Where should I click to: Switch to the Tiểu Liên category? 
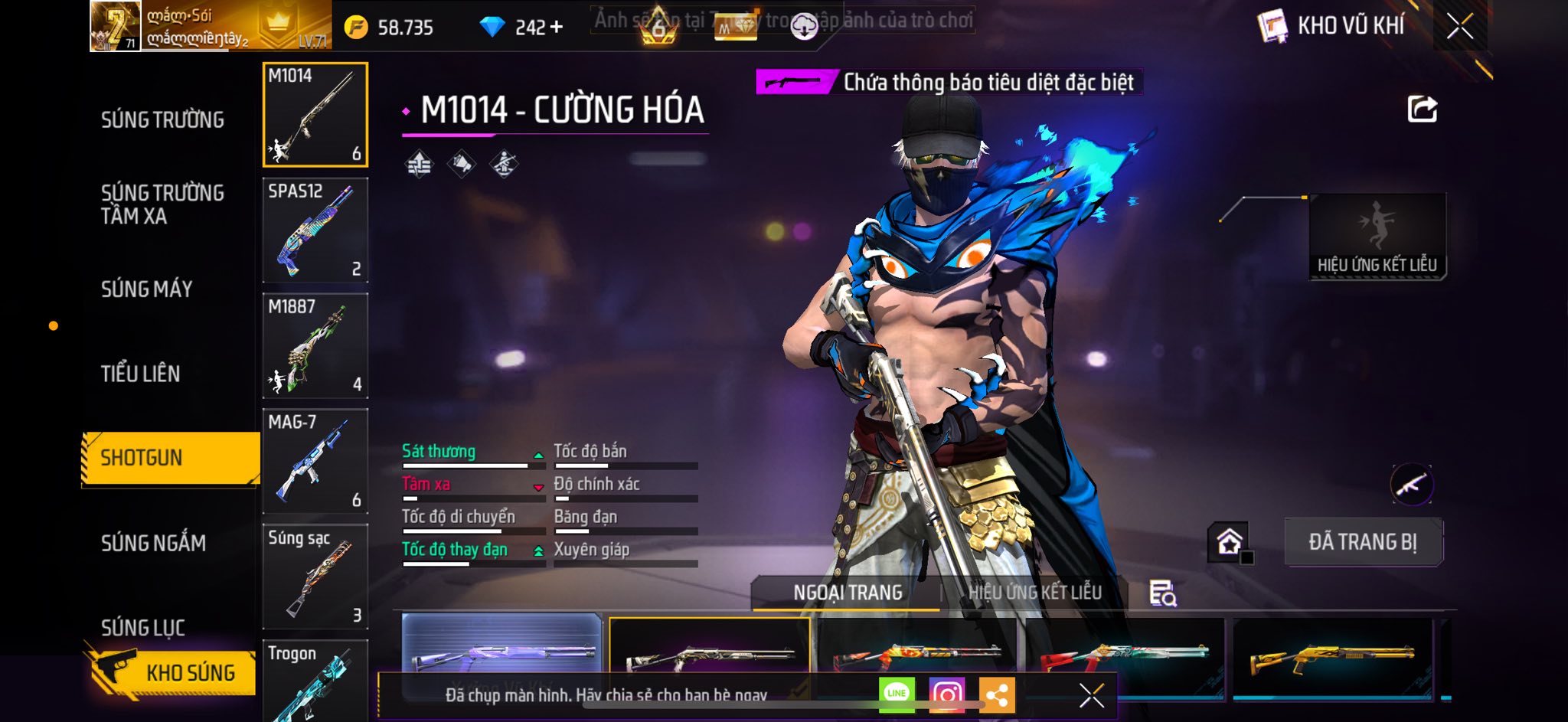coord(140,374)
